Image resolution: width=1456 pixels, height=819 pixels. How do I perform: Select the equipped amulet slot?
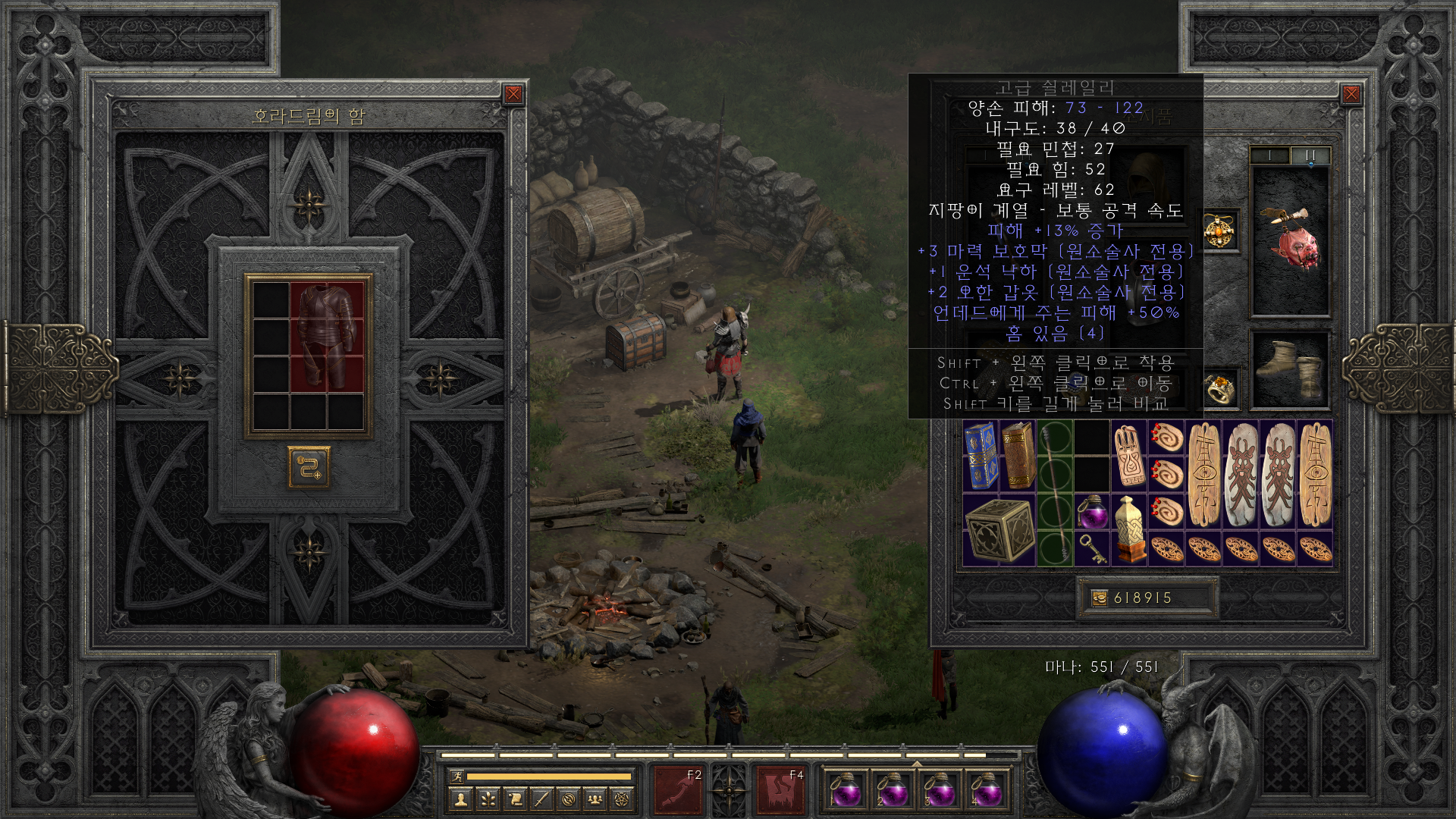coord(1220,231)
